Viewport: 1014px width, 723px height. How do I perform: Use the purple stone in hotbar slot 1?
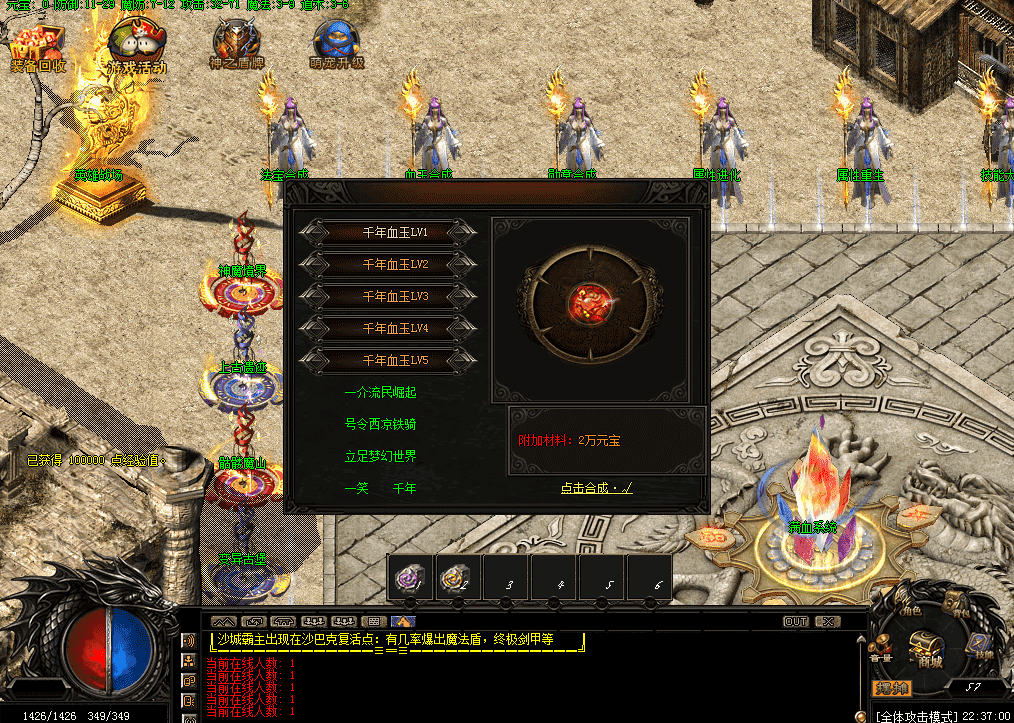coord(410,577)
